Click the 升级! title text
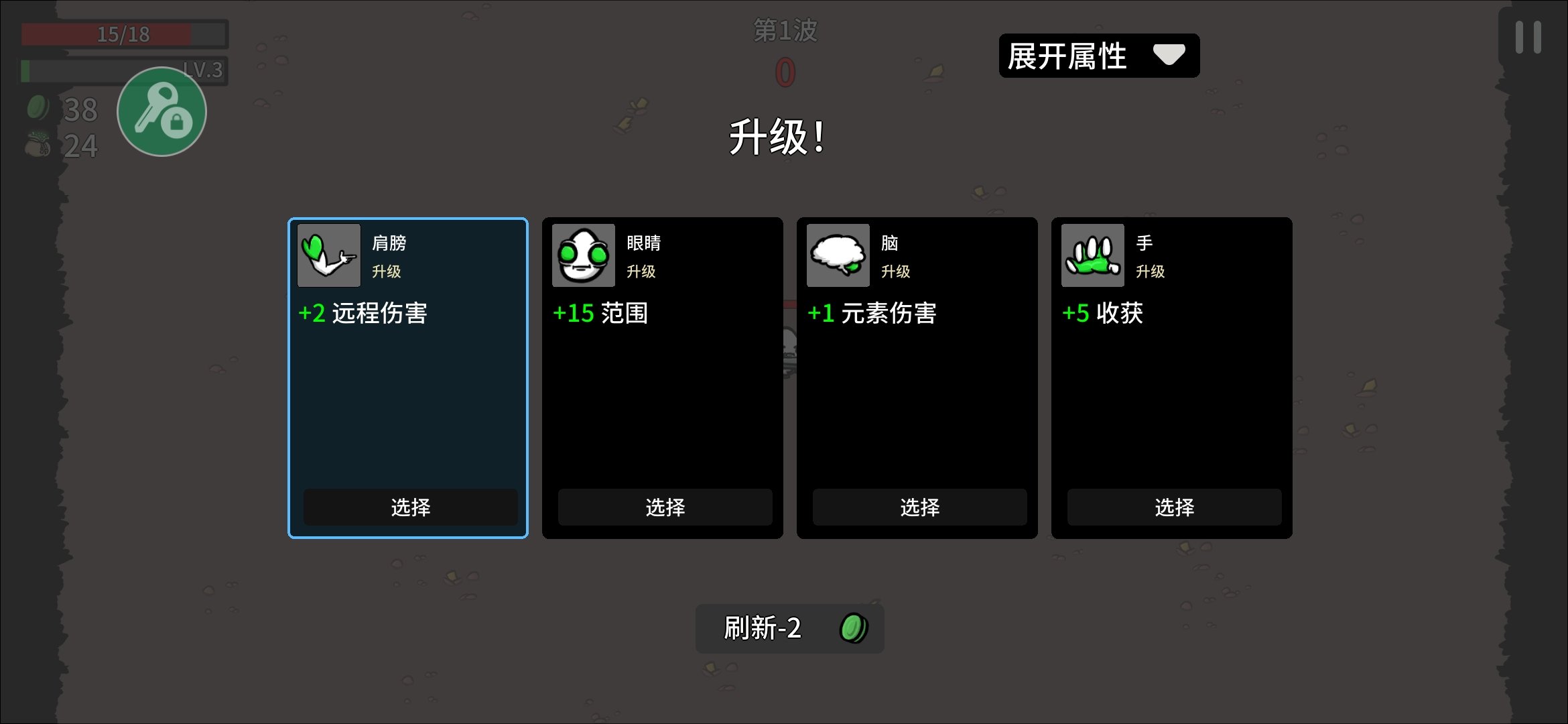This screenshot has height=724, width=1568. (x=778, y=139)
